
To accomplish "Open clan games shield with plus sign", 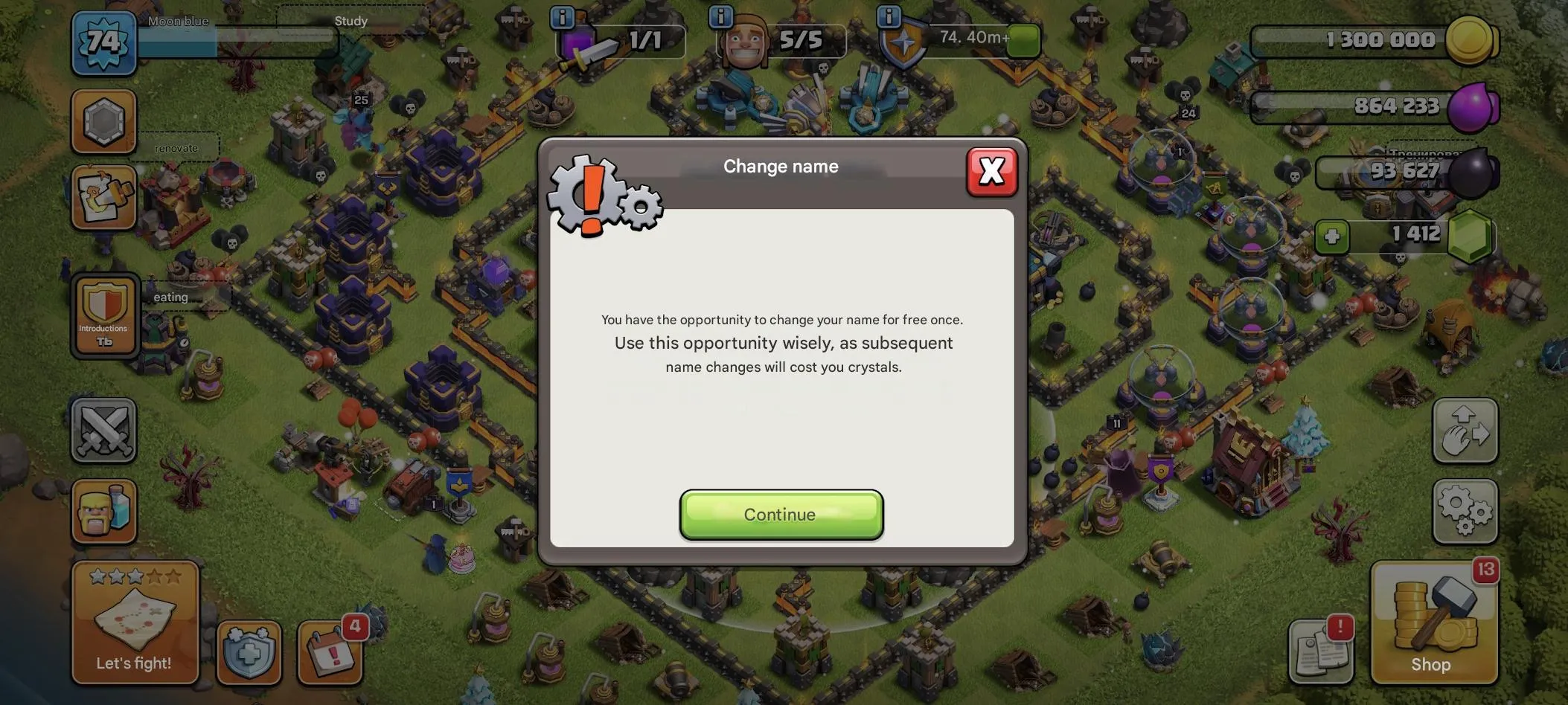I will (248, 653).
